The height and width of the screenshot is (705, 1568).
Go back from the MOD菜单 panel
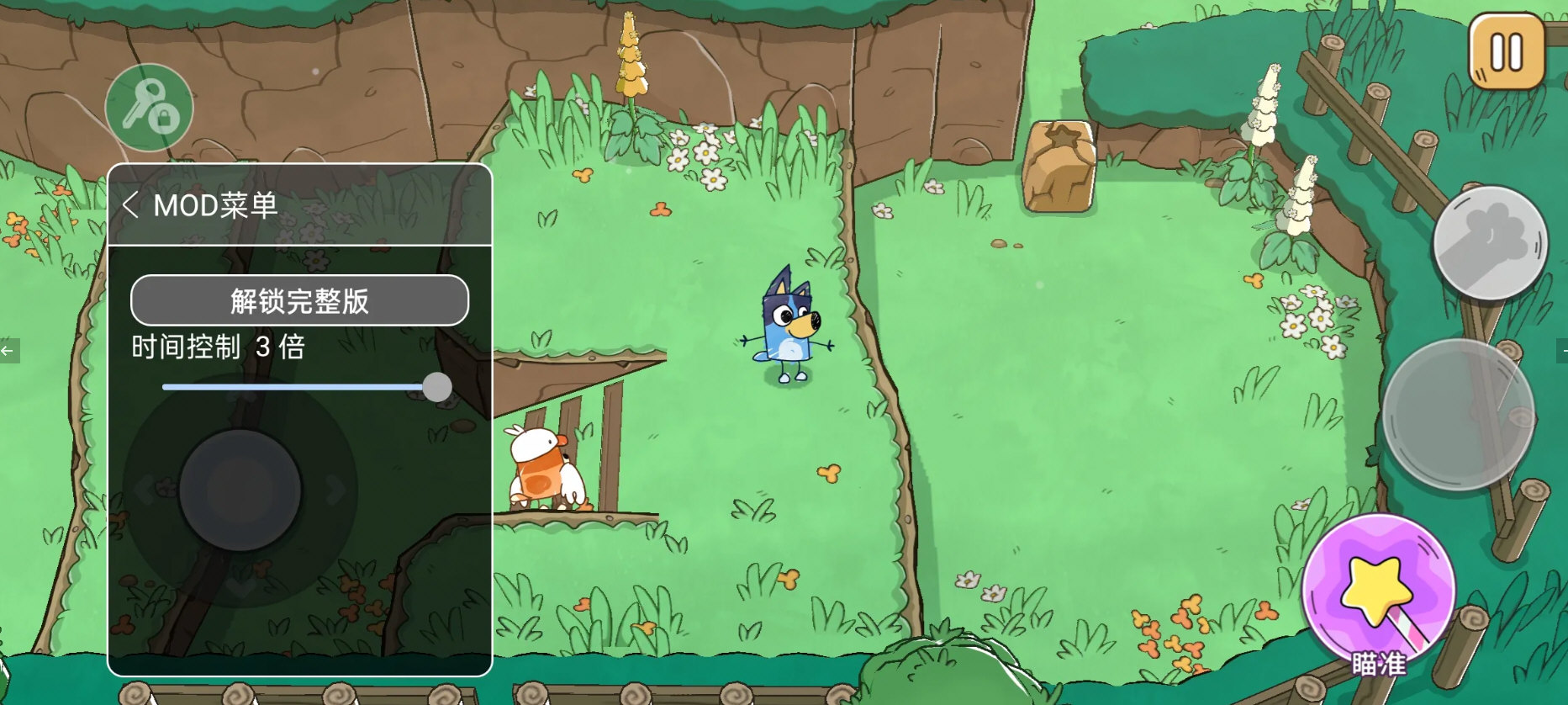pos(130,204)
